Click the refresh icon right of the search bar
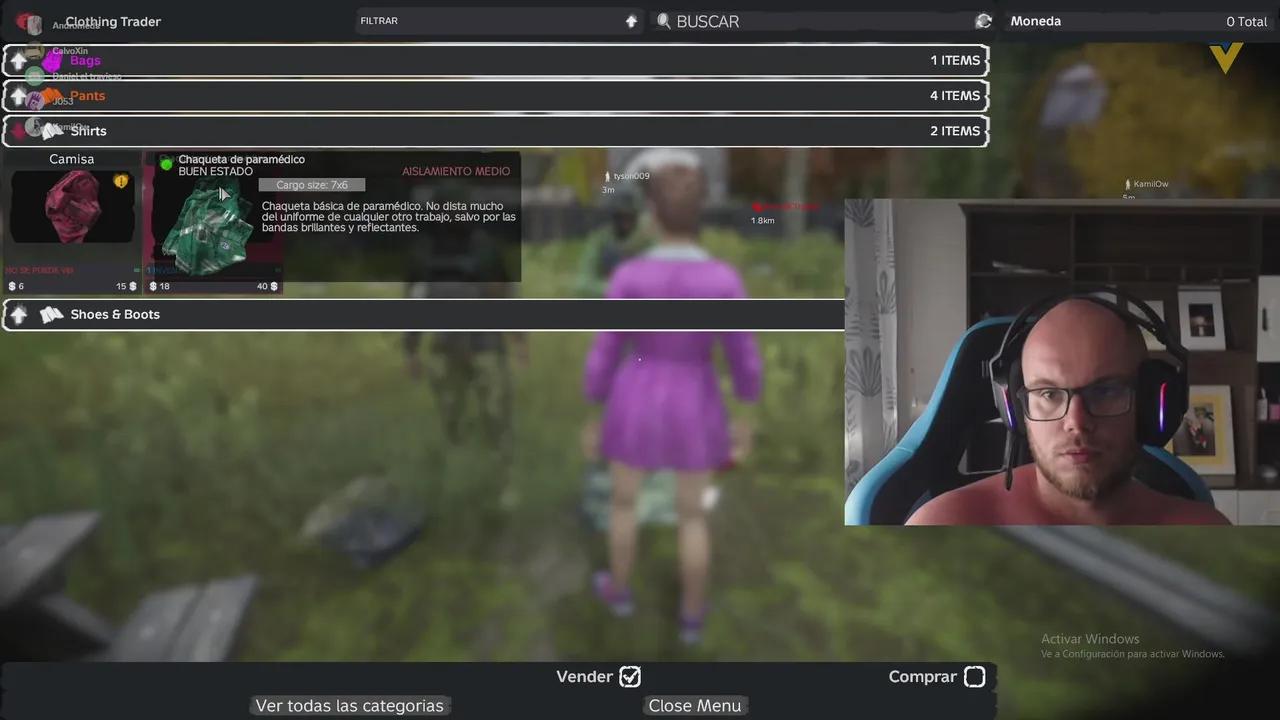The image size is (1280, 720). tap(983, 21)
